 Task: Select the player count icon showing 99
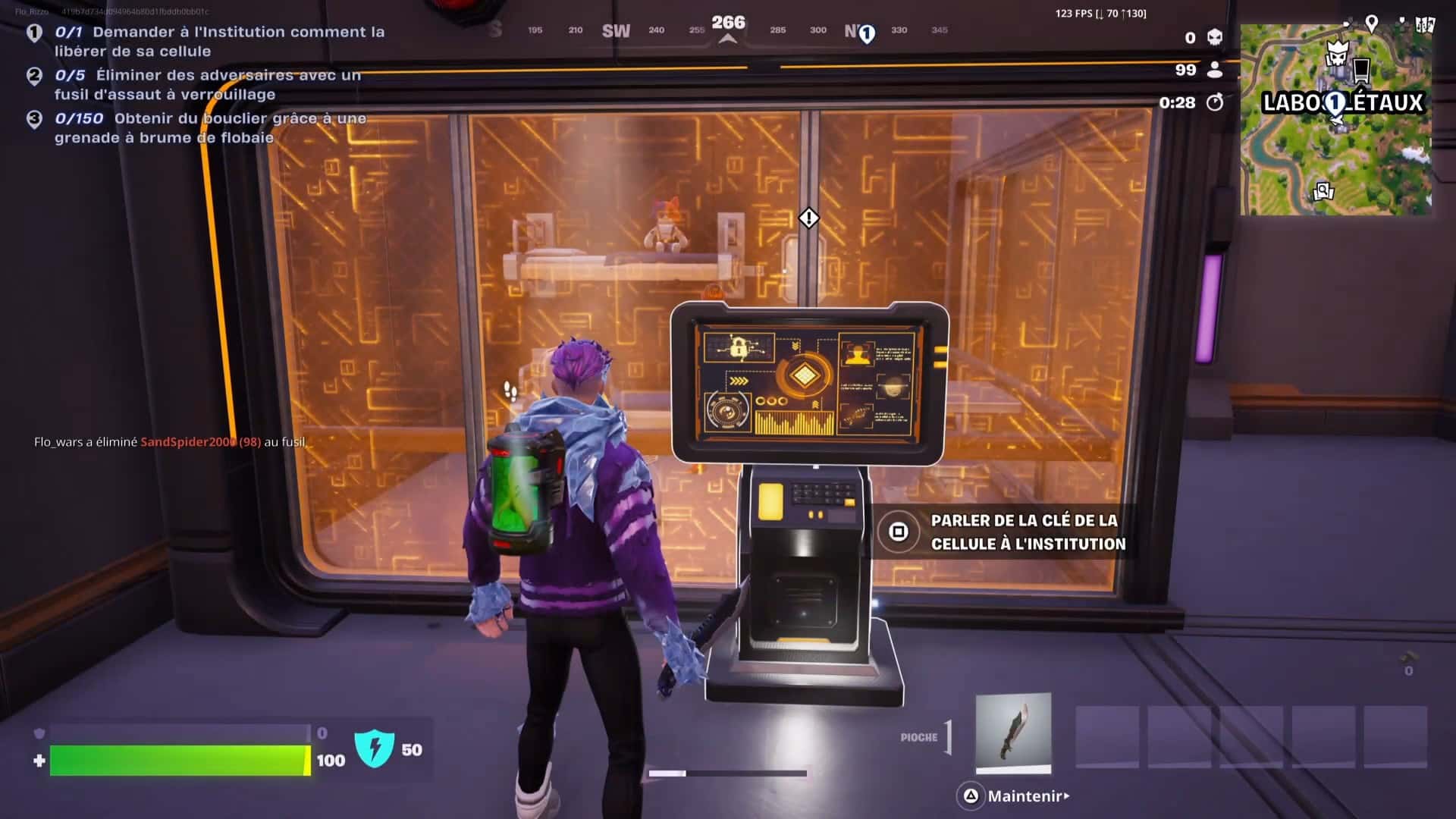coord(1214,71)
